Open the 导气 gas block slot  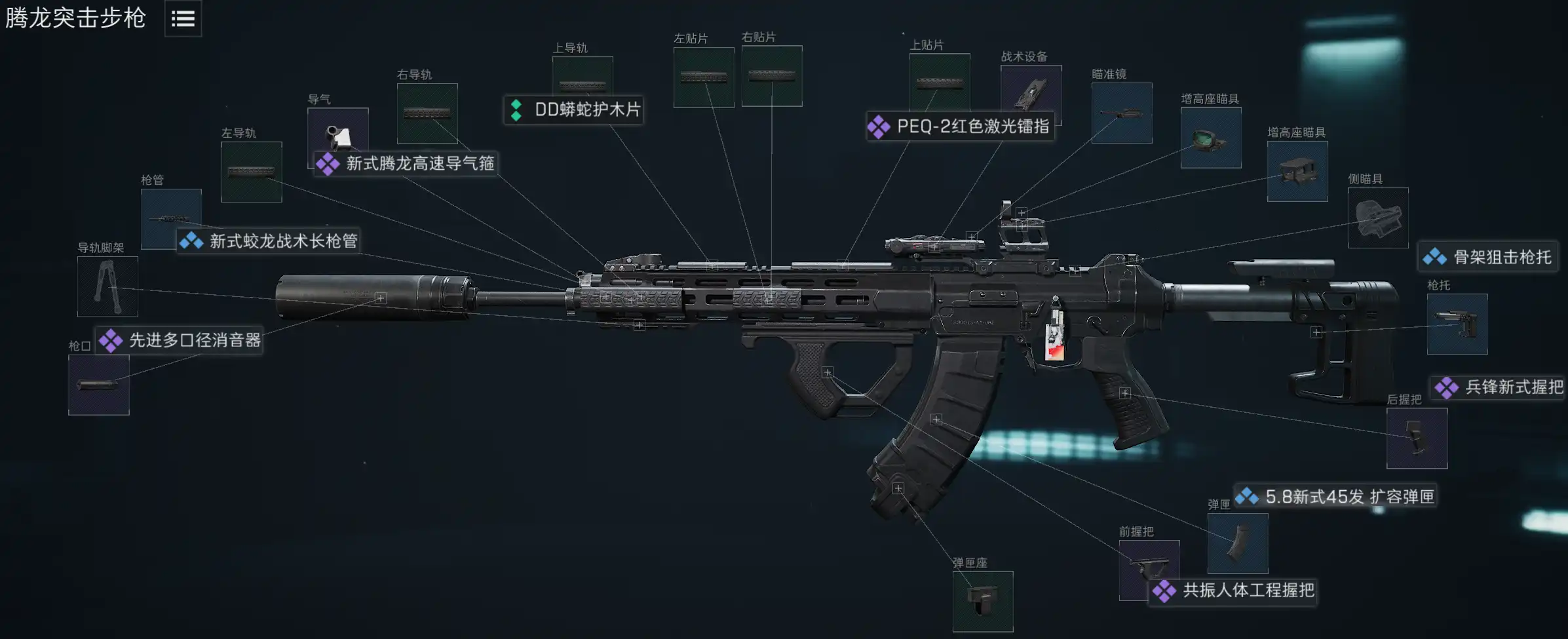pyautogui.click(x=338, y=131)
